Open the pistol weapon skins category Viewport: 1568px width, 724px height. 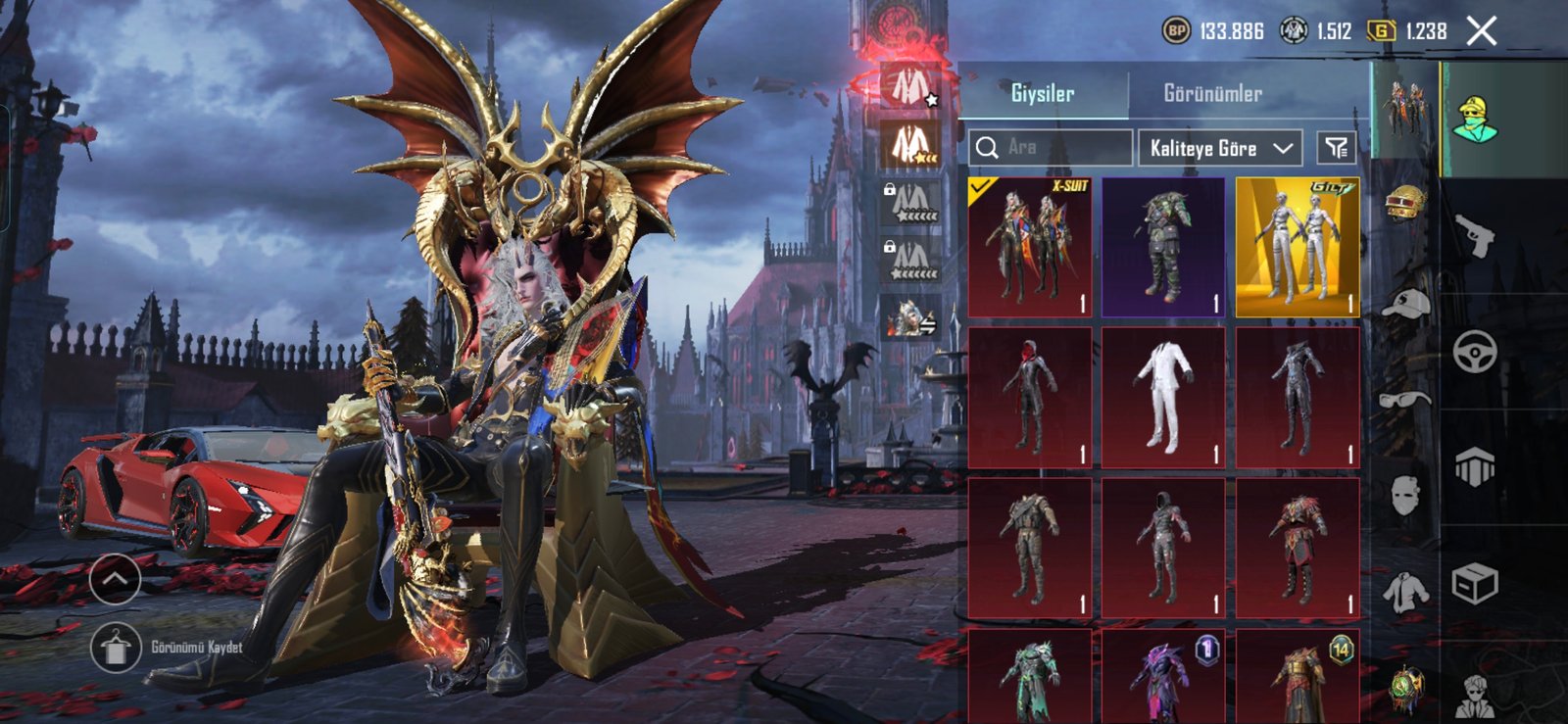(1475, 235)
